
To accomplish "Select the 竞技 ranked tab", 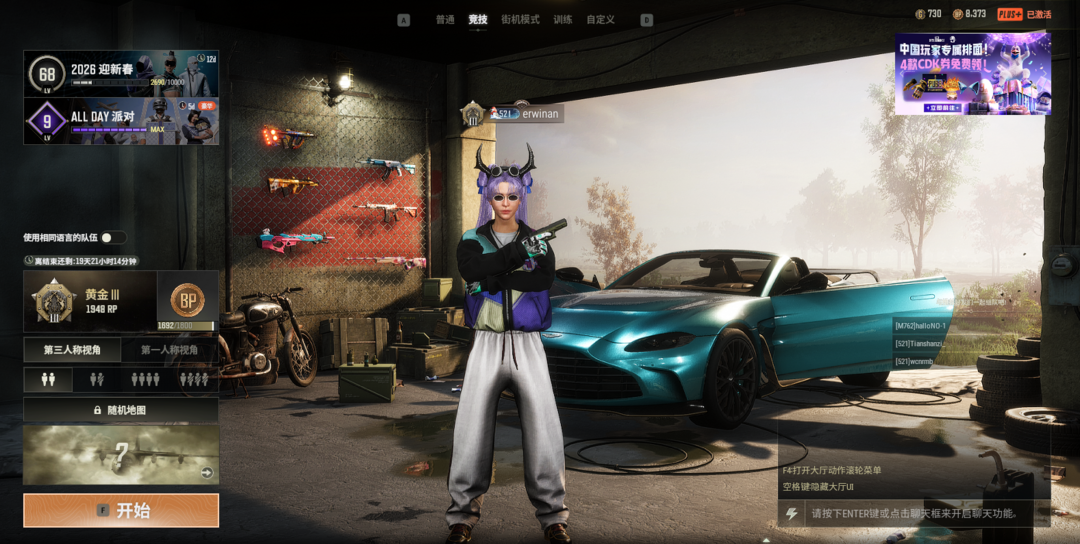I will 478,20.
